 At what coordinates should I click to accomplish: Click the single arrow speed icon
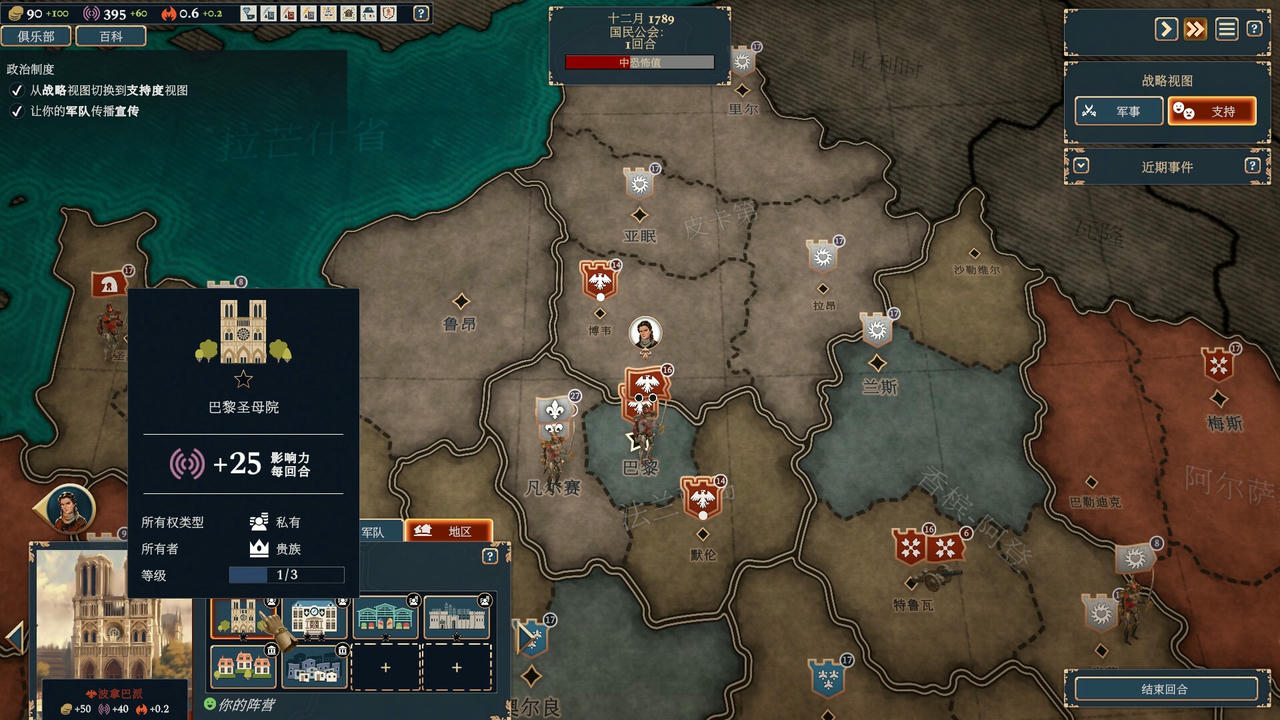coord(1166,29)
